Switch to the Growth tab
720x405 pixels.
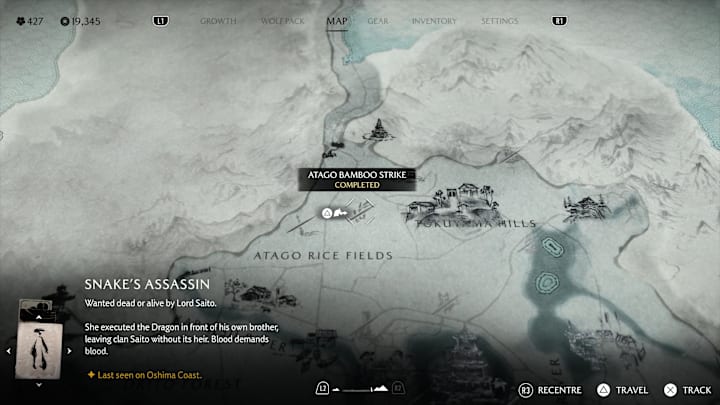(x=218, y=20)
